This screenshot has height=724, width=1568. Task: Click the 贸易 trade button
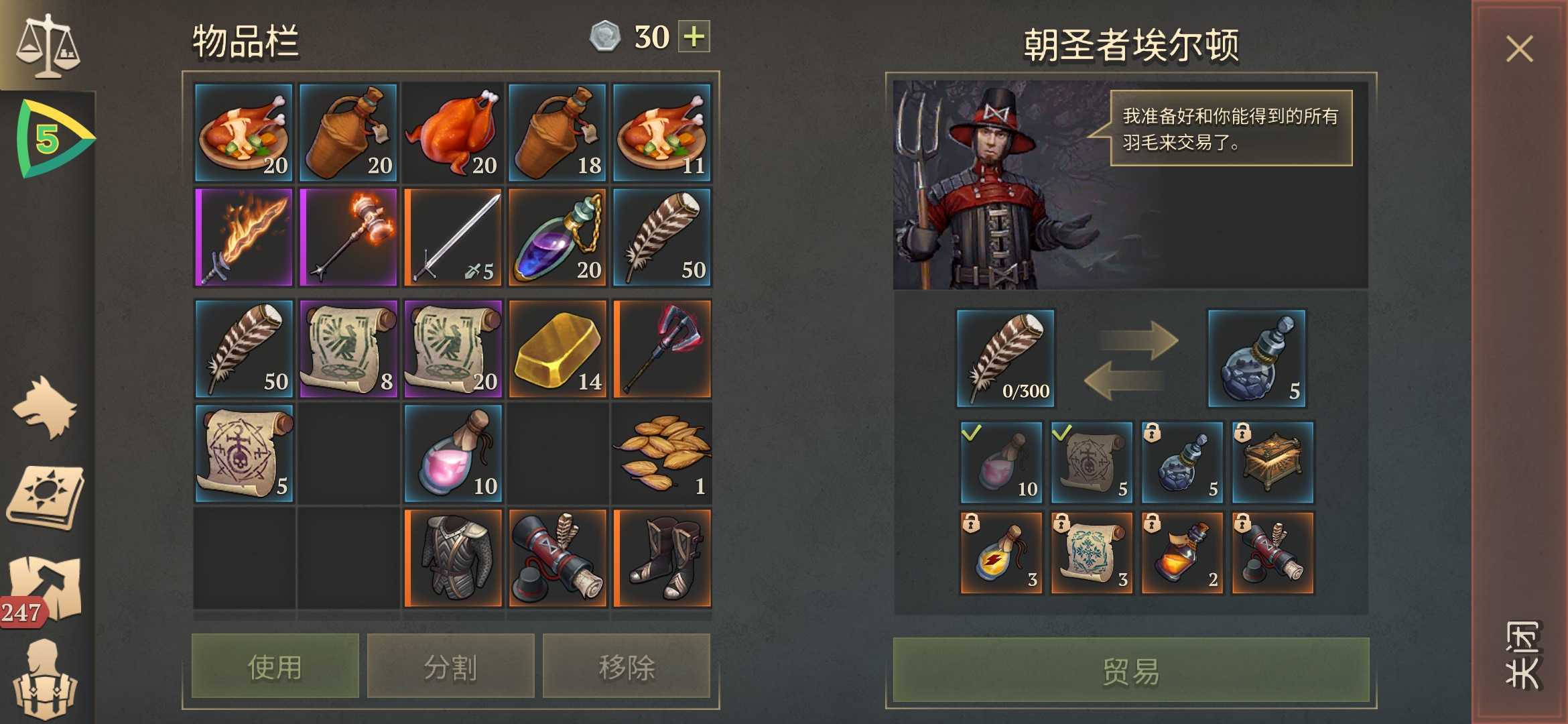pyautogui.click(x=1130, y=670)
